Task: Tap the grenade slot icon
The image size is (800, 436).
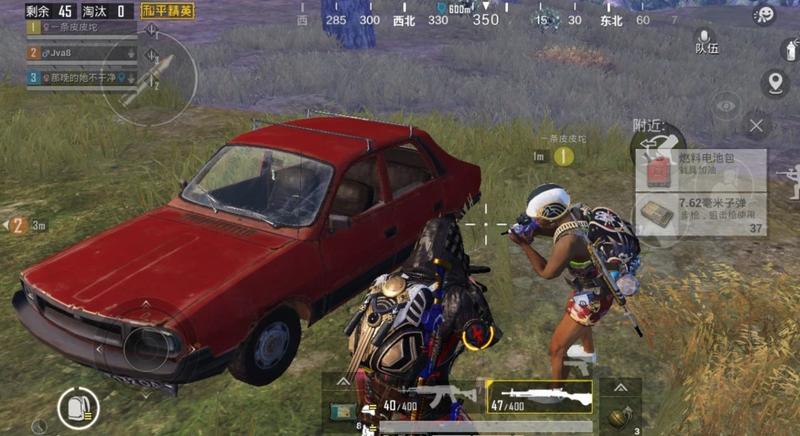Action: coord(620,415)
